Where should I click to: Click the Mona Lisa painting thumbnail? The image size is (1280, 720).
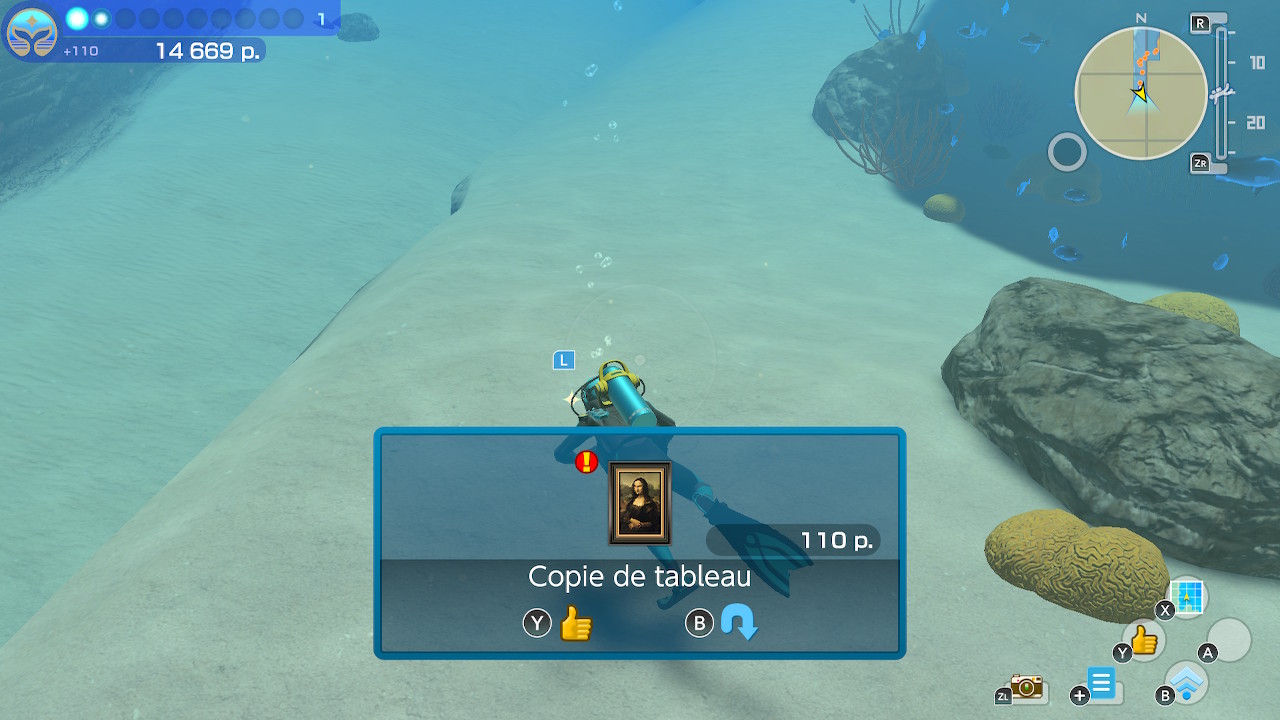[x=639, y=502]
